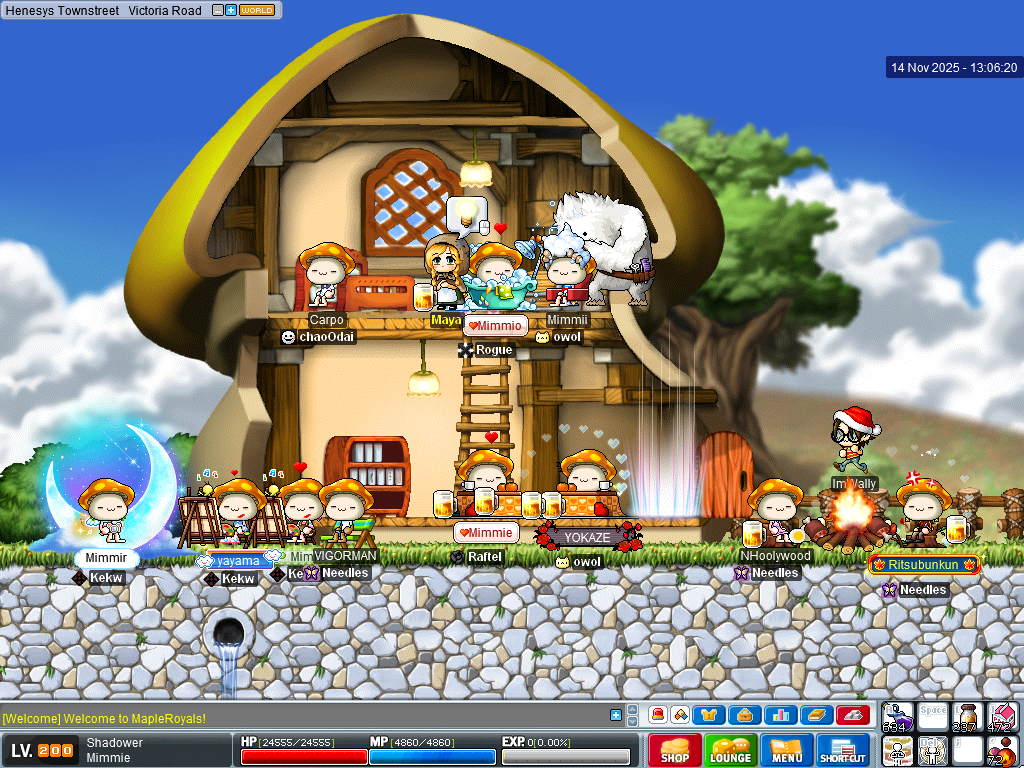Use the purple potion quickslot
This screenshot has width=1024, height=768.
[x=897, y=717]
